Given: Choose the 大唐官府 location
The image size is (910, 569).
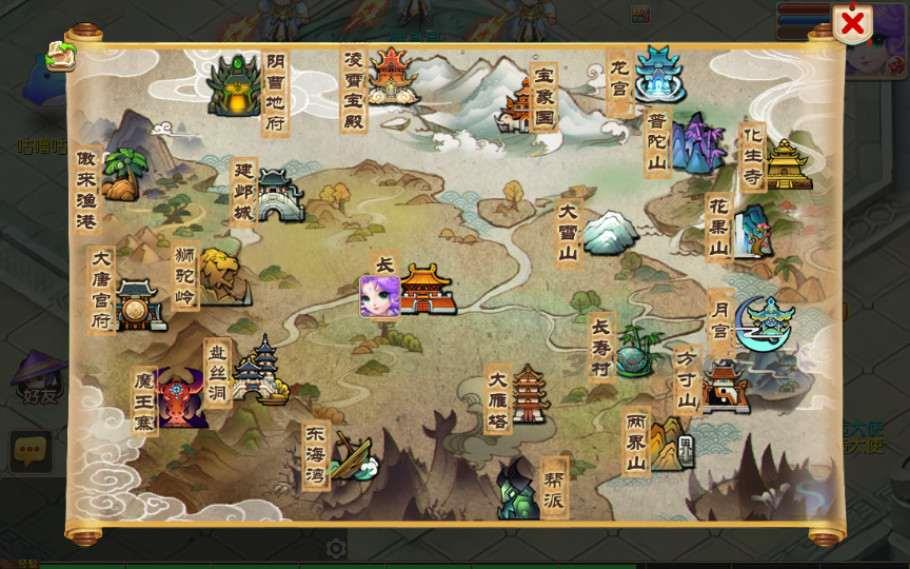Looking at the screenshot, I should [139, 305].
